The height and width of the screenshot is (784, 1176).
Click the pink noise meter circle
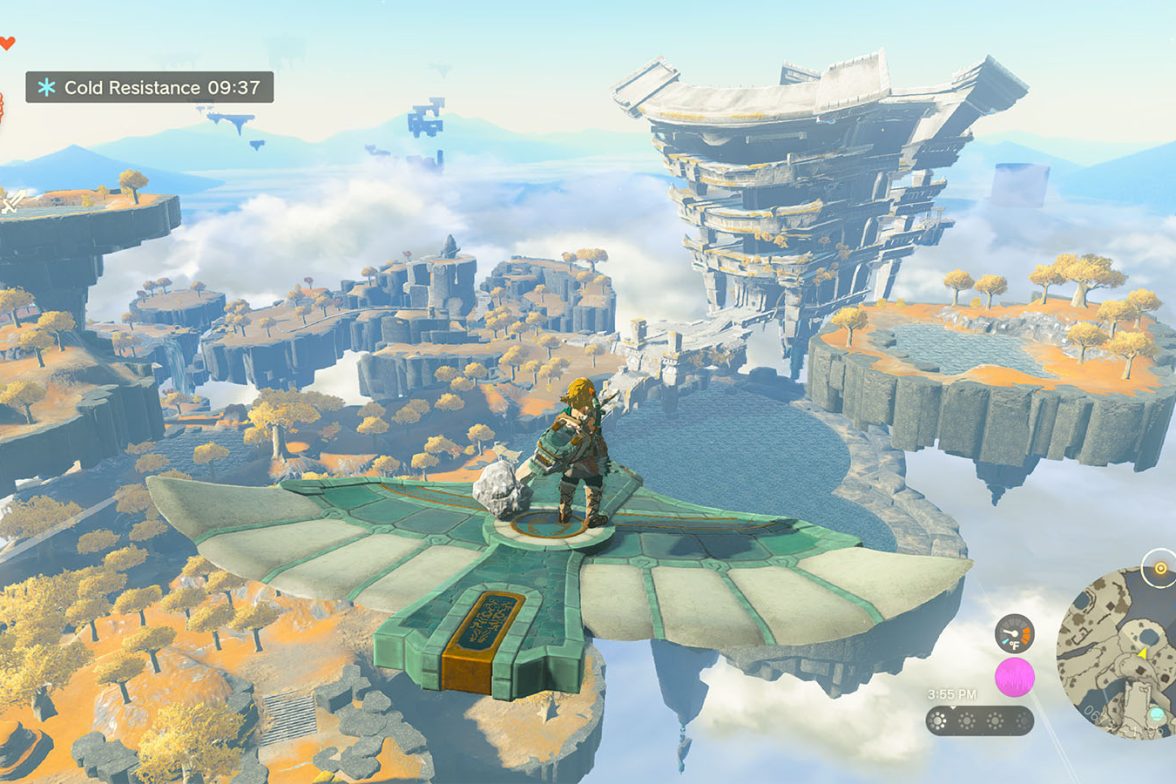click(x=1014, y=677)
